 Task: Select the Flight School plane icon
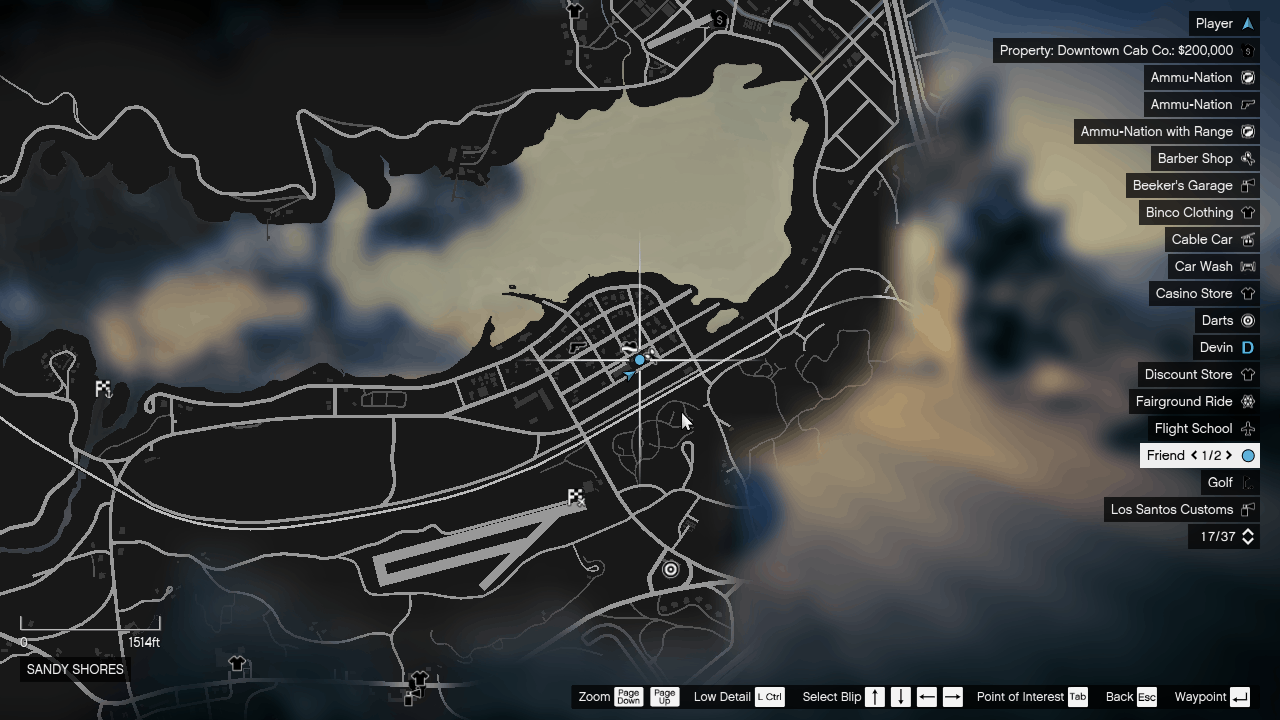1247,428
